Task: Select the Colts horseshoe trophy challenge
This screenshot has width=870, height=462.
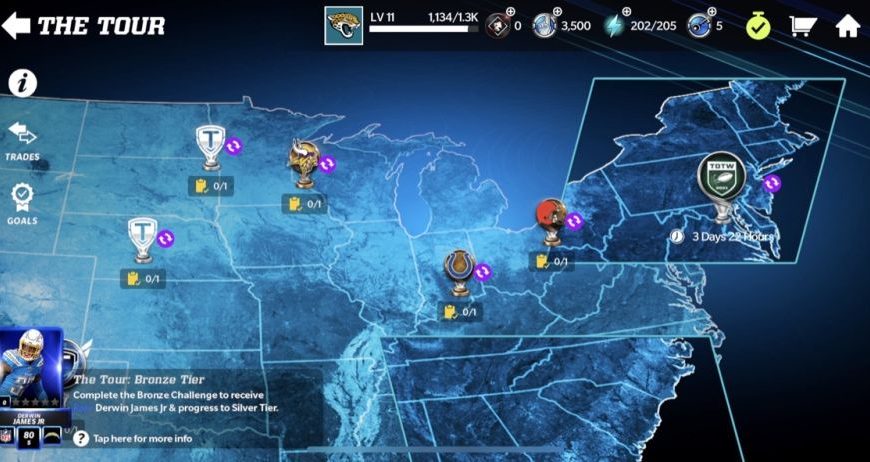Action: (458, 270)
